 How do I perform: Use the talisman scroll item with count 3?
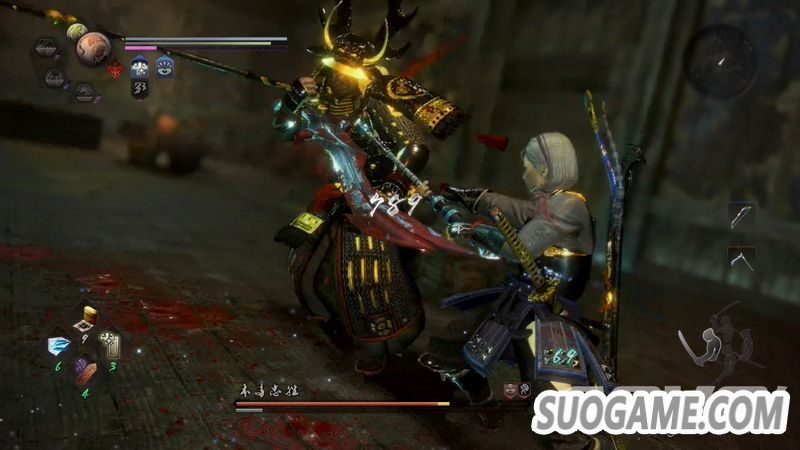[x=111, y=345]
